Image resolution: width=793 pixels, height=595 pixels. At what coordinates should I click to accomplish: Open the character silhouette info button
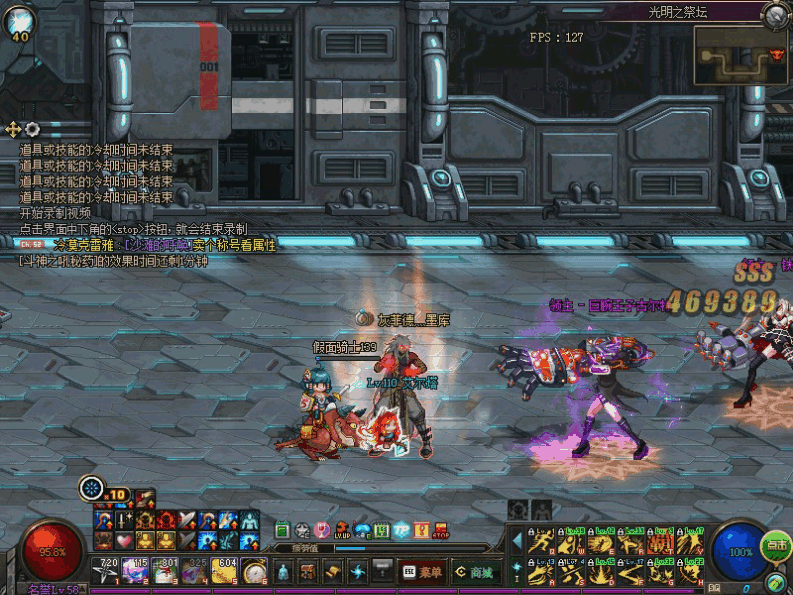click(x=282, y=572)
